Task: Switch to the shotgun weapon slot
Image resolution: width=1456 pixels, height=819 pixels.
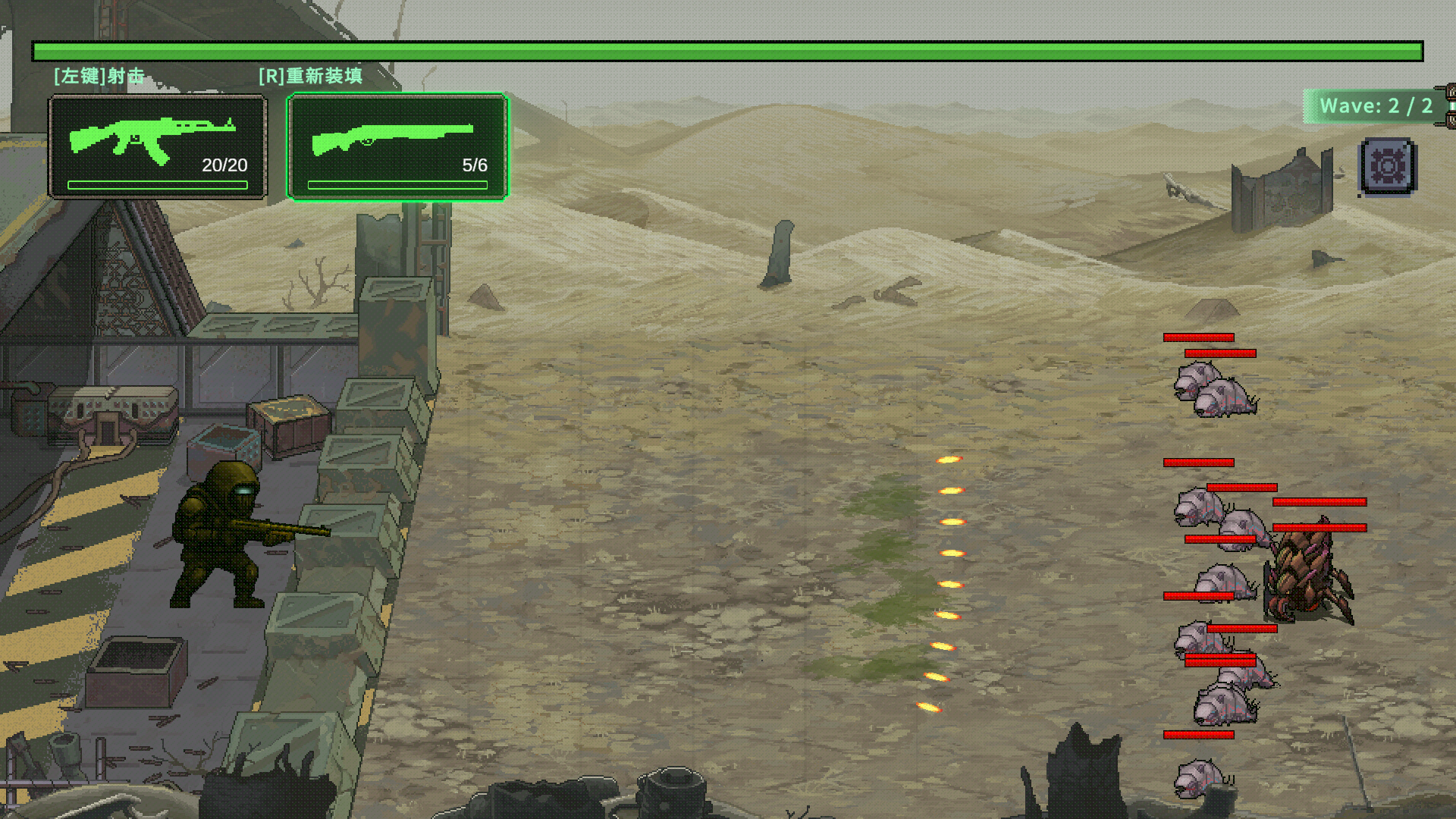Action: click(x=397, y=147)
